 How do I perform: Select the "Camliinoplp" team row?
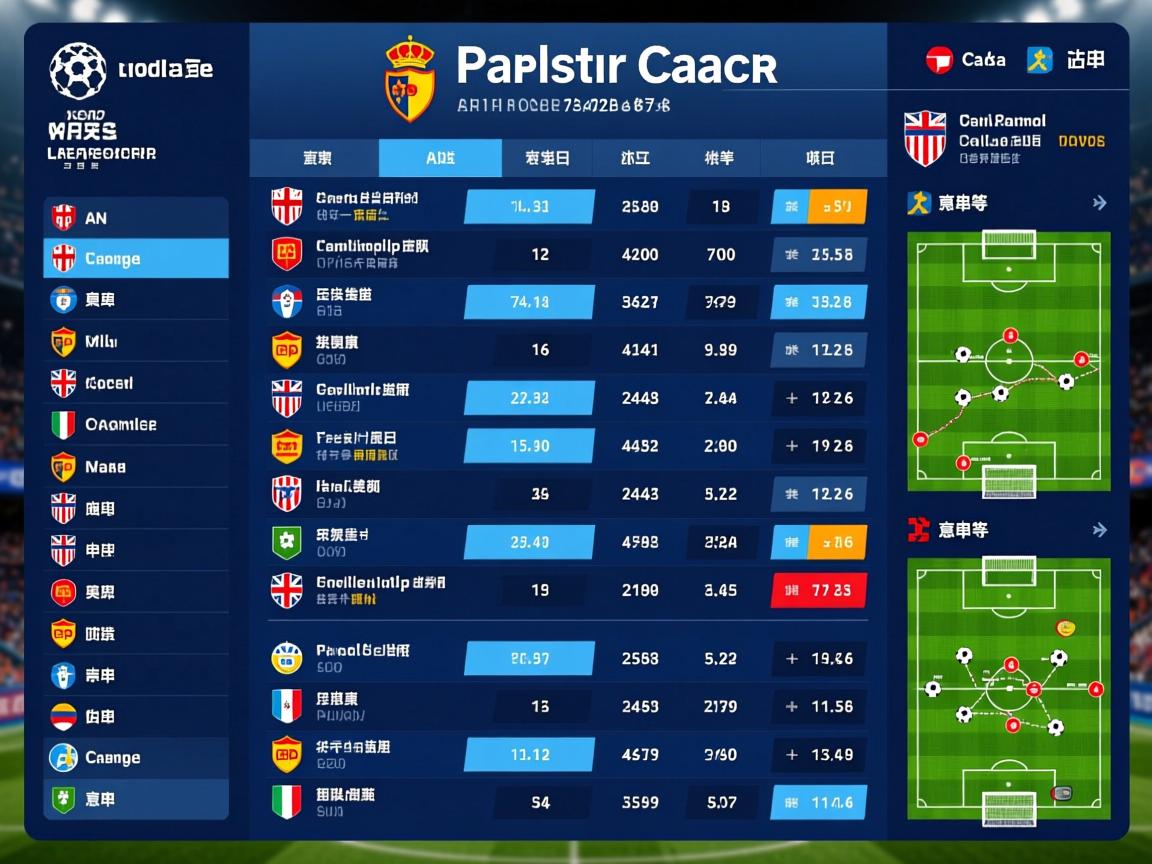pos(372,254)
